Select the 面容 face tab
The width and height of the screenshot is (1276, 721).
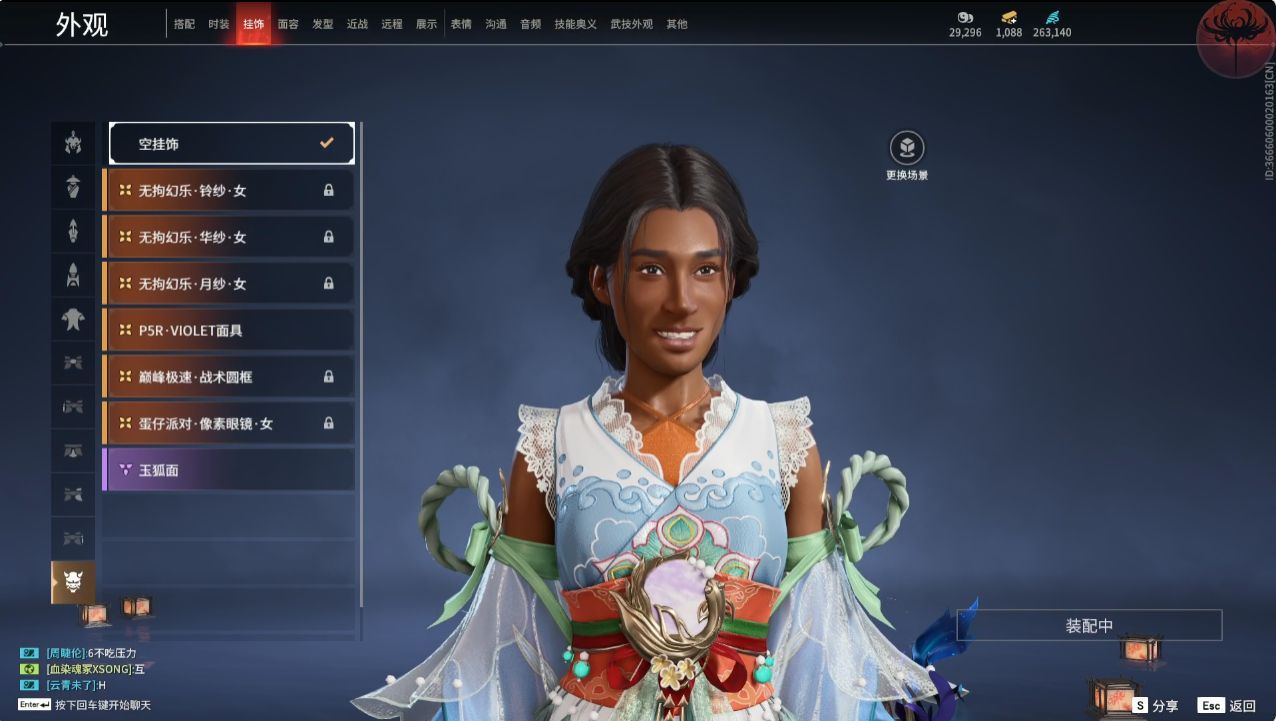(288, 24)
